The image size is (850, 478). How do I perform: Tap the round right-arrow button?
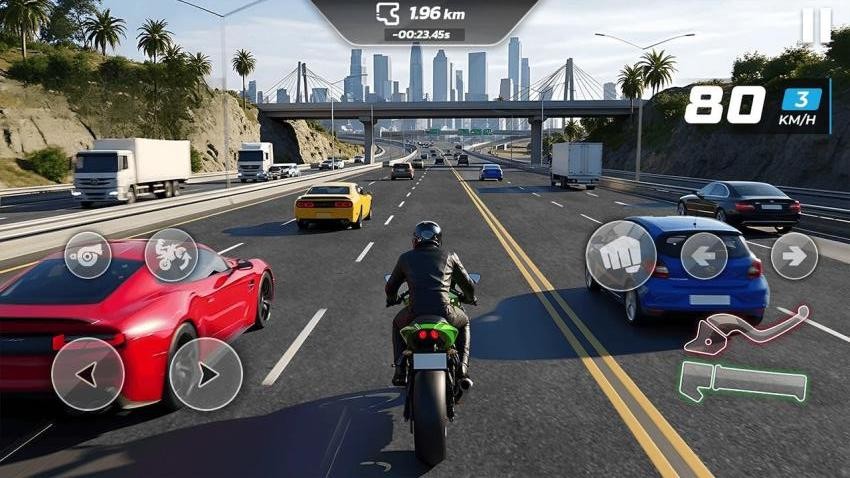pyautogui.click(x=794, y=256)
